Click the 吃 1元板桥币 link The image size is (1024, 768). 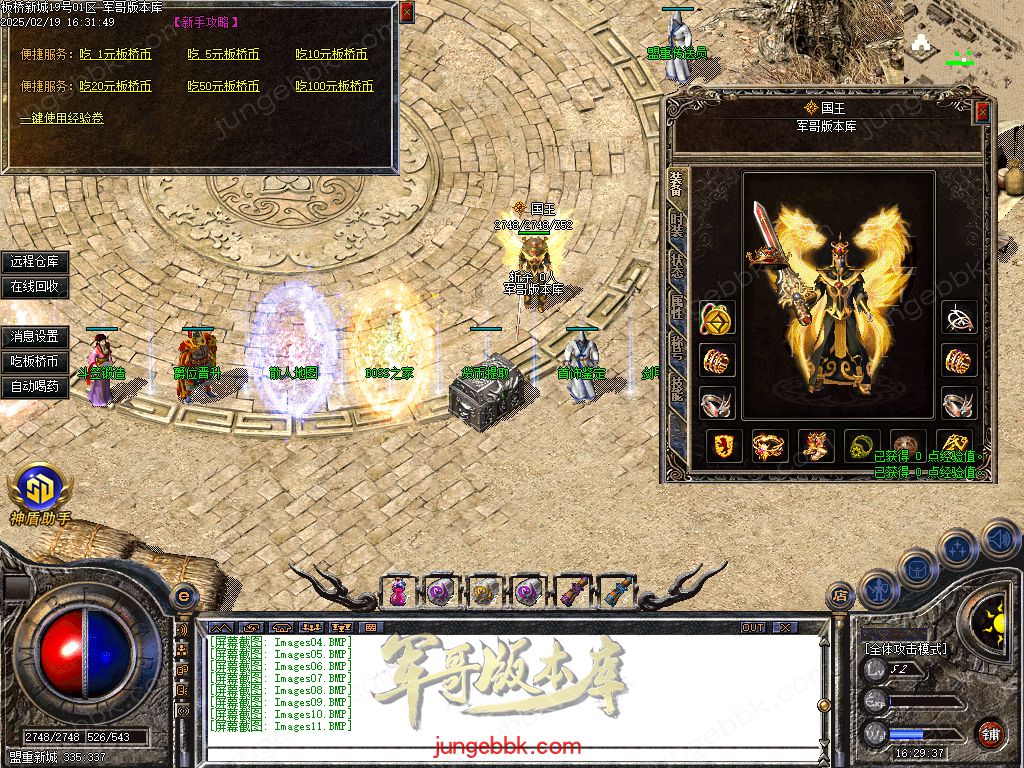115,54
